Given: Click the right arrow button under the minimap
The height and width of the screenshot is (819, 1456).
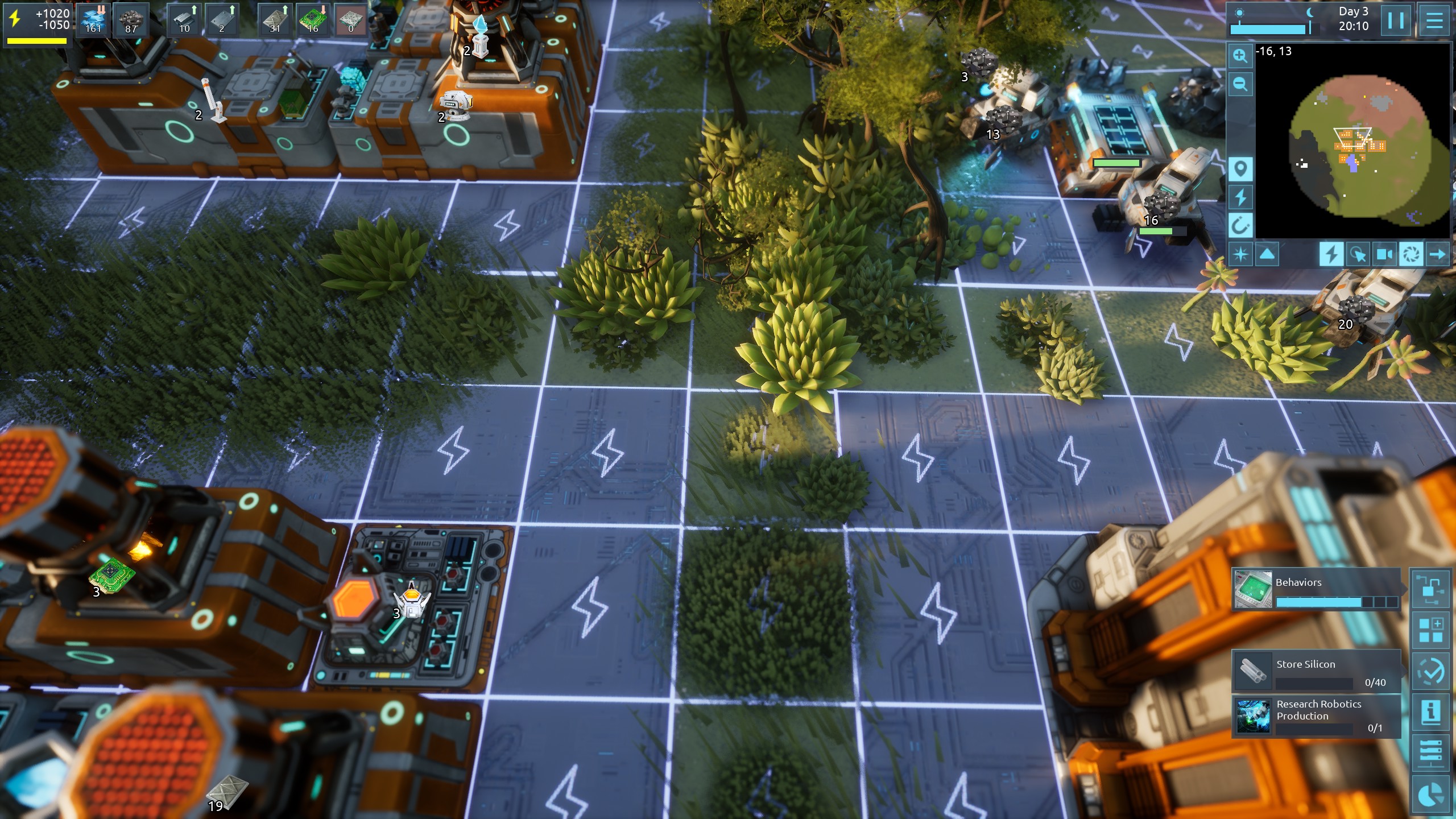Looking at the screenshot, I should (x=1437, y=254).
